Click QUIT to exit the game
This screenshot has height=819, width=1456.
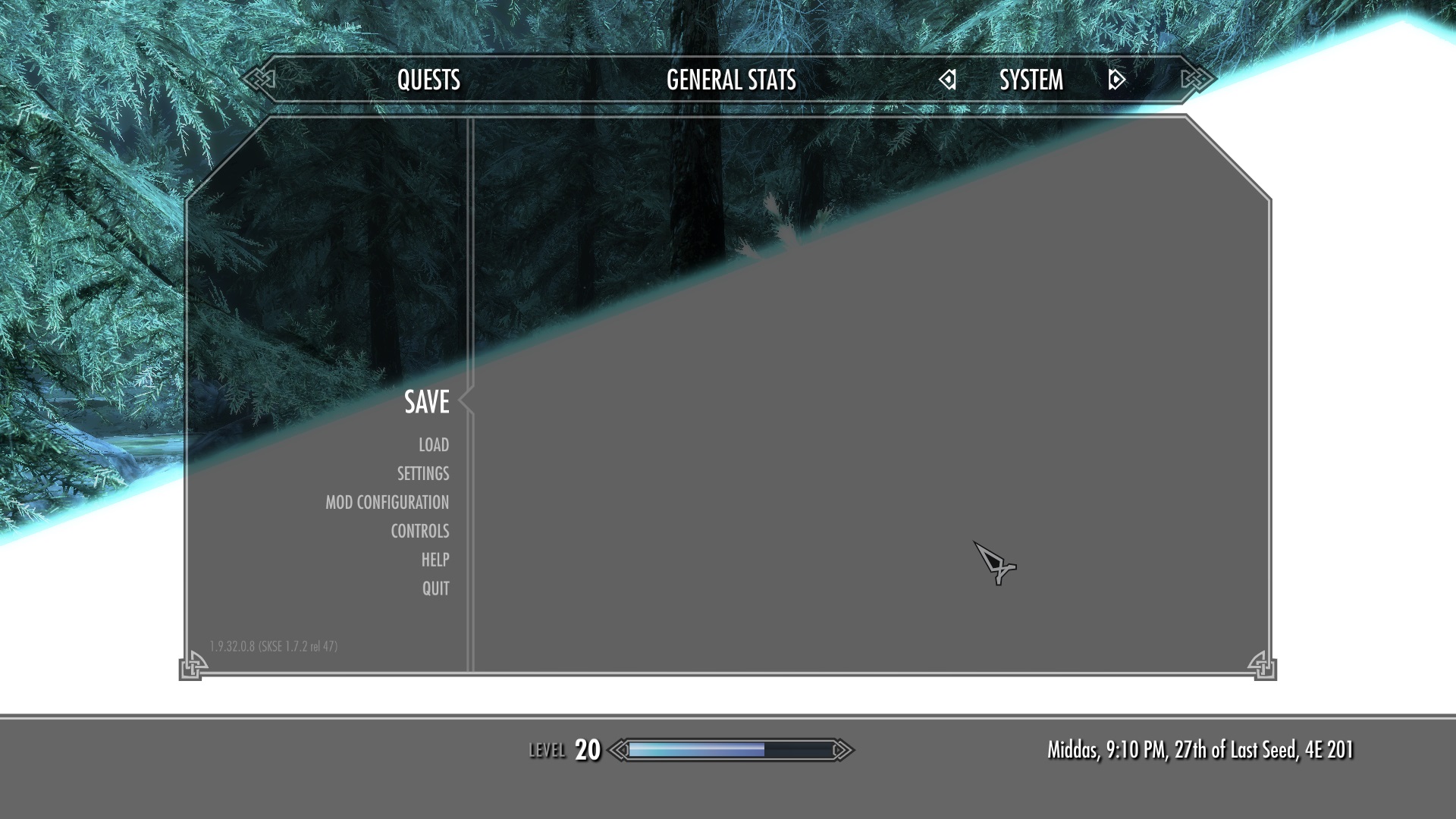pos(435,588)
